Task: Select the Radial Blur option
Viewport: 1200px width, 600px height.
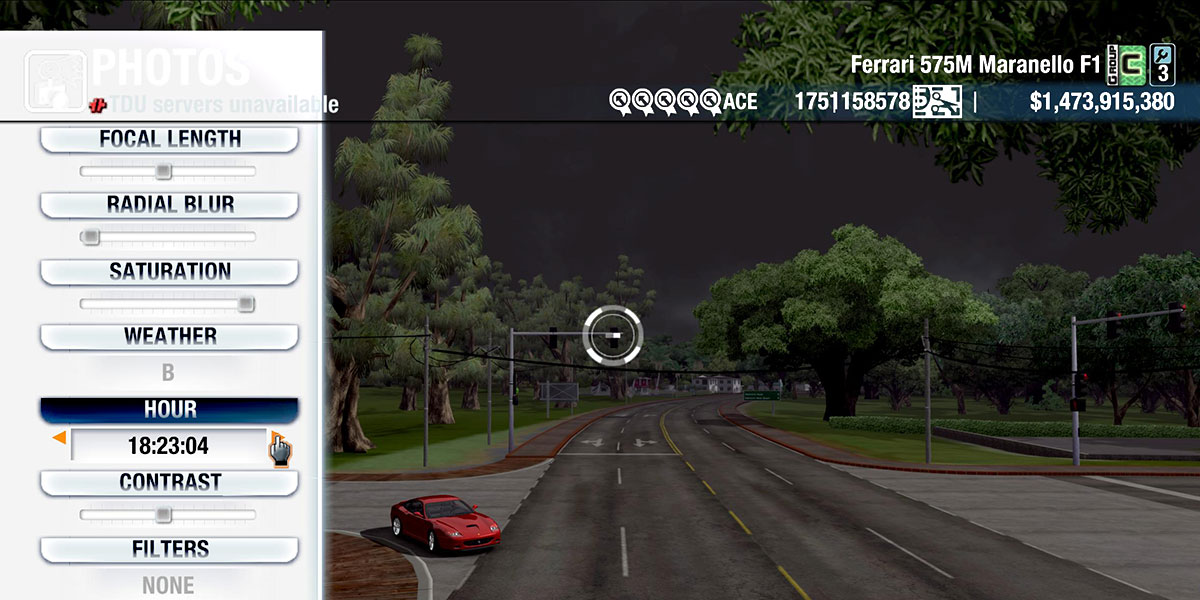Action: point(169,204)
